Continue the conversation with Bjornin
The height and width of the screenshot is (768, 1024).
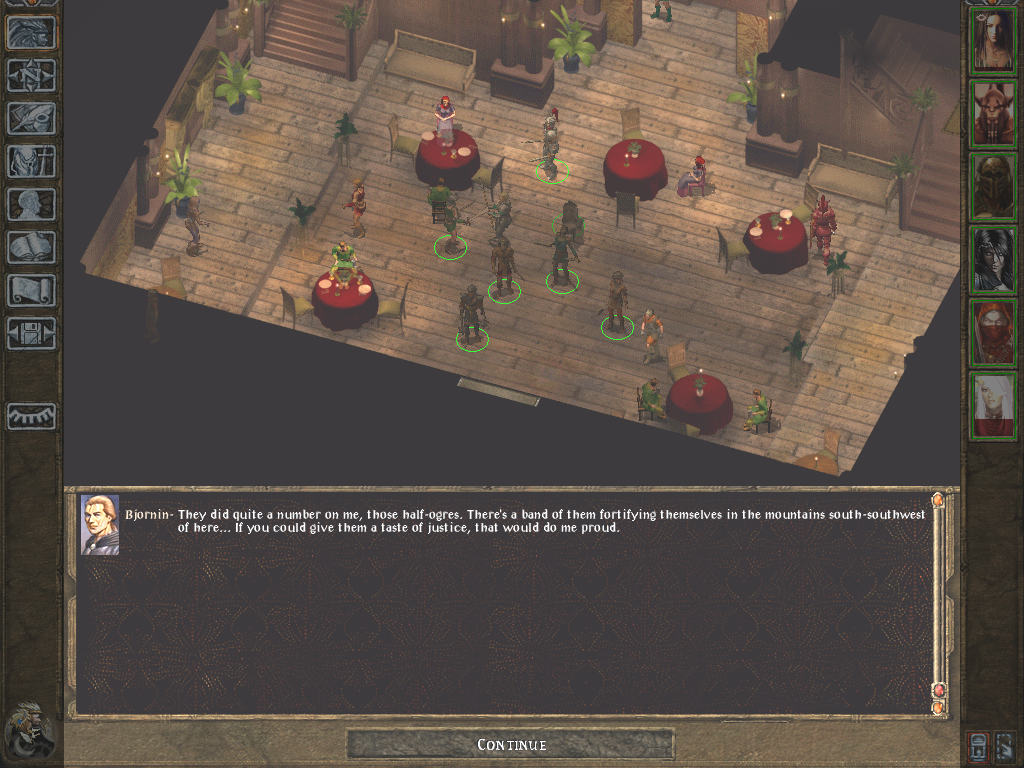511,744
